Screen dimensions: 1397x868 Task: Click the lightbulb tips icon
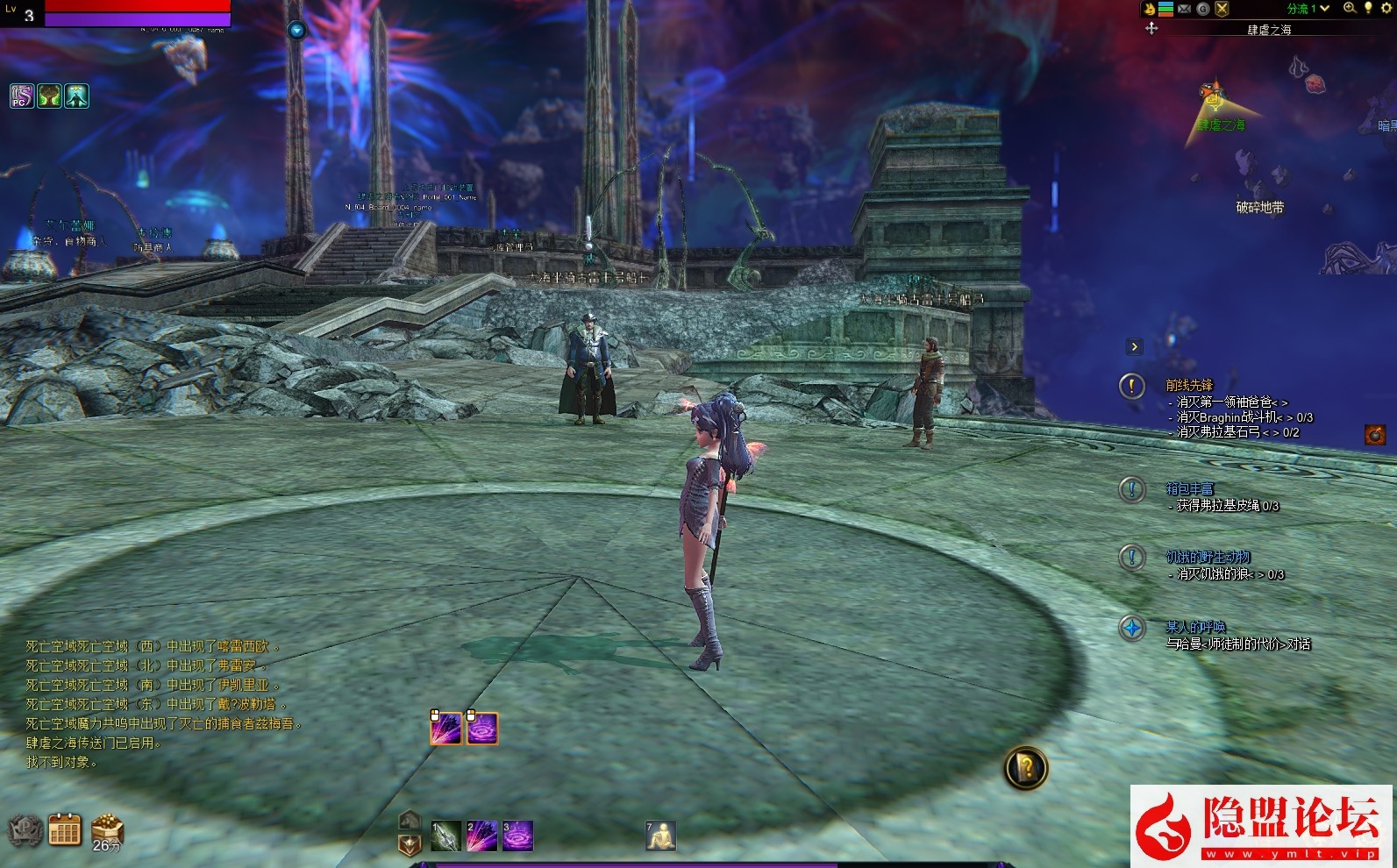1368,8
